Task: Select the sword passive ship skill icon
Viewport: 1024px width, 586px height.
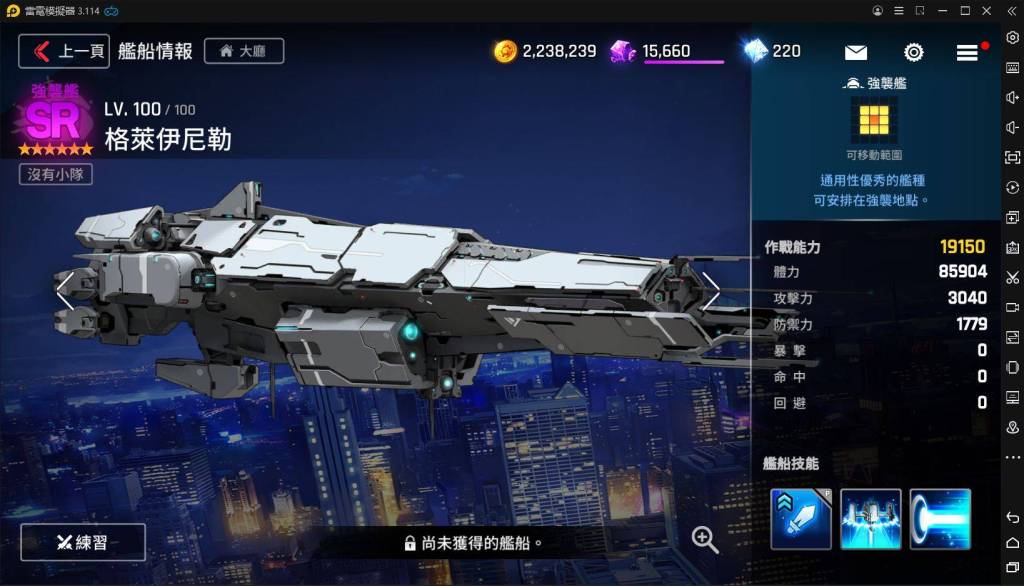Action: [801, 519]
